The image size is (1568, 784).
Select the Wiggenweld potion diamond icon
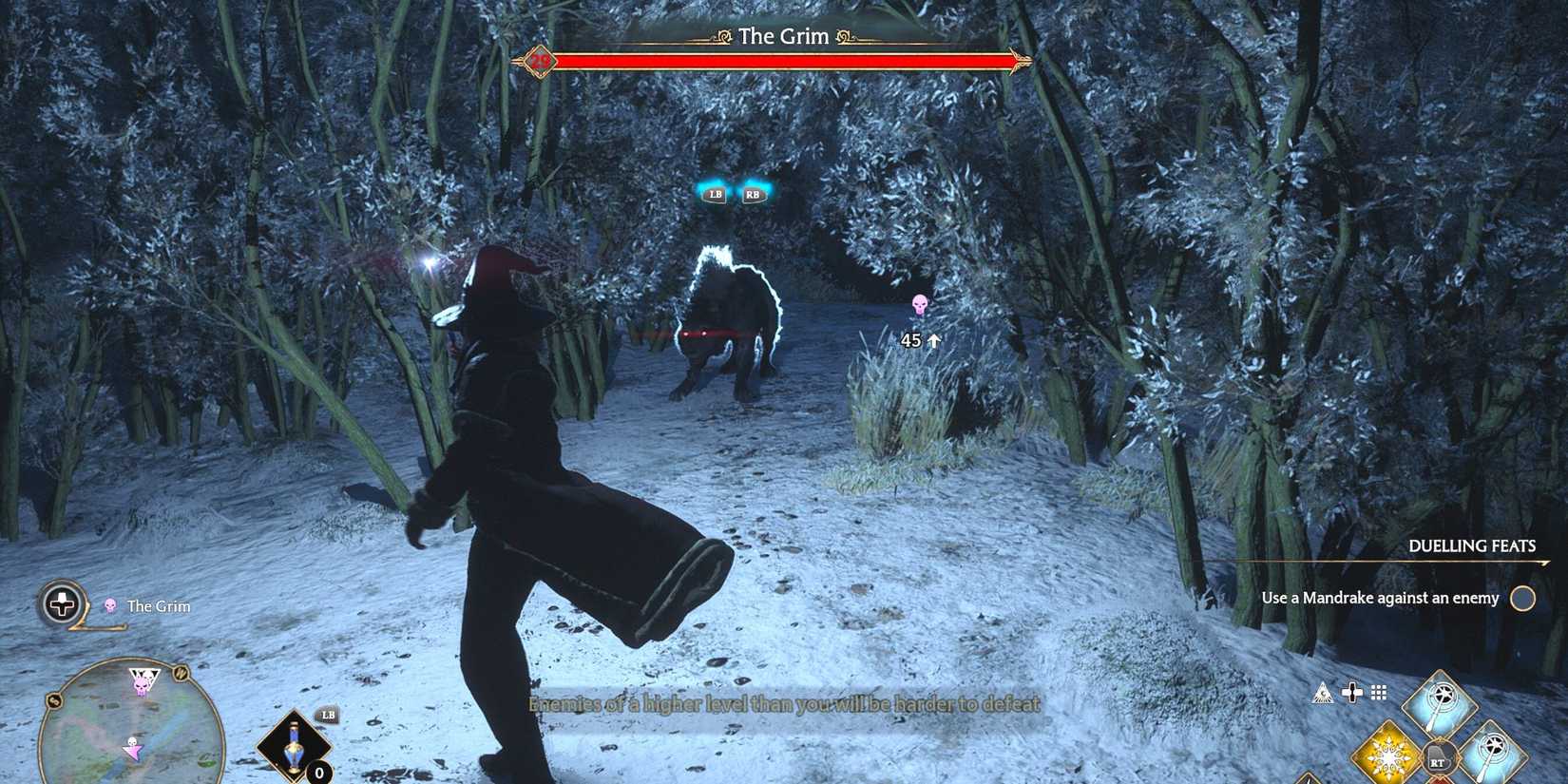tap(293, 745)
